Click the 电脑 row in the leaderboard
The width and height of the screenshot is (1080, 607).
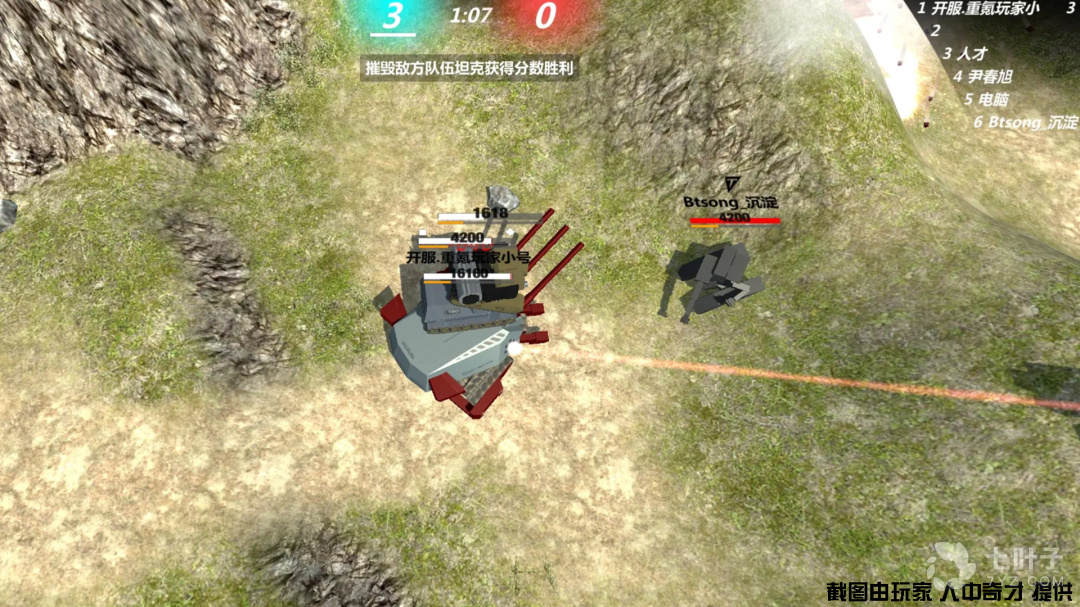tap(993, 99)
